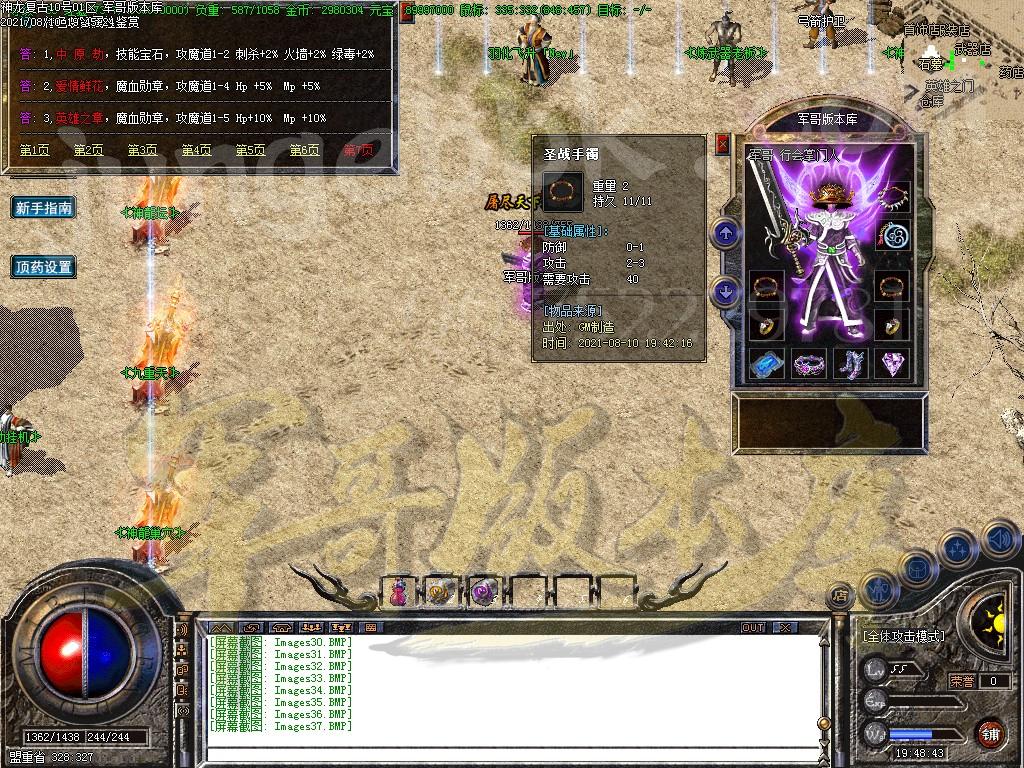Select the boots equipment slot
Viewport: 1024px width, 768px height.
tap(851, 364)
